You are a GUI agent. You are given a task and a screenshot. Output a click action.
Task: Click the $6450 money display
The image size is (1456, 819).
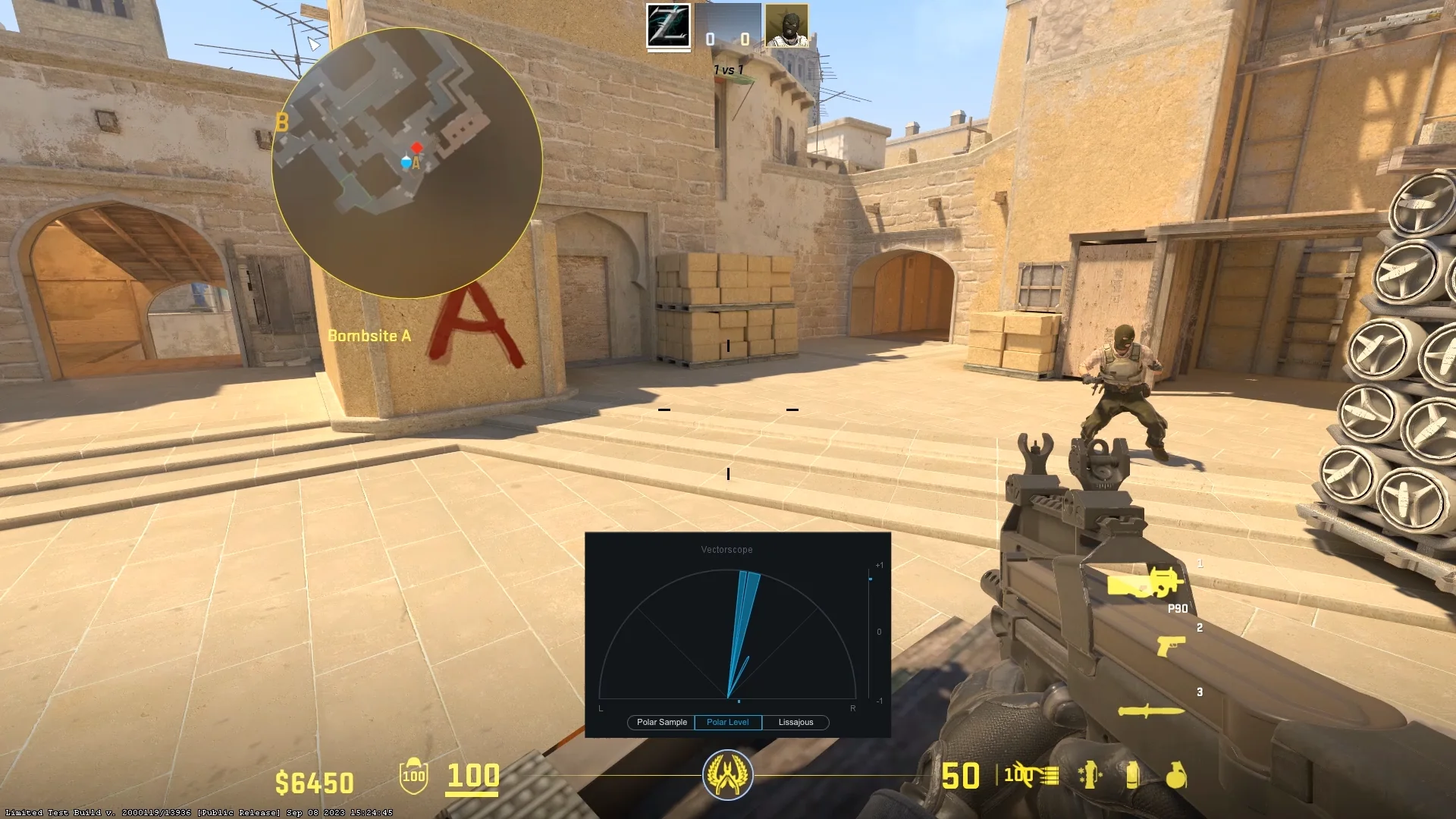point(315,779)
